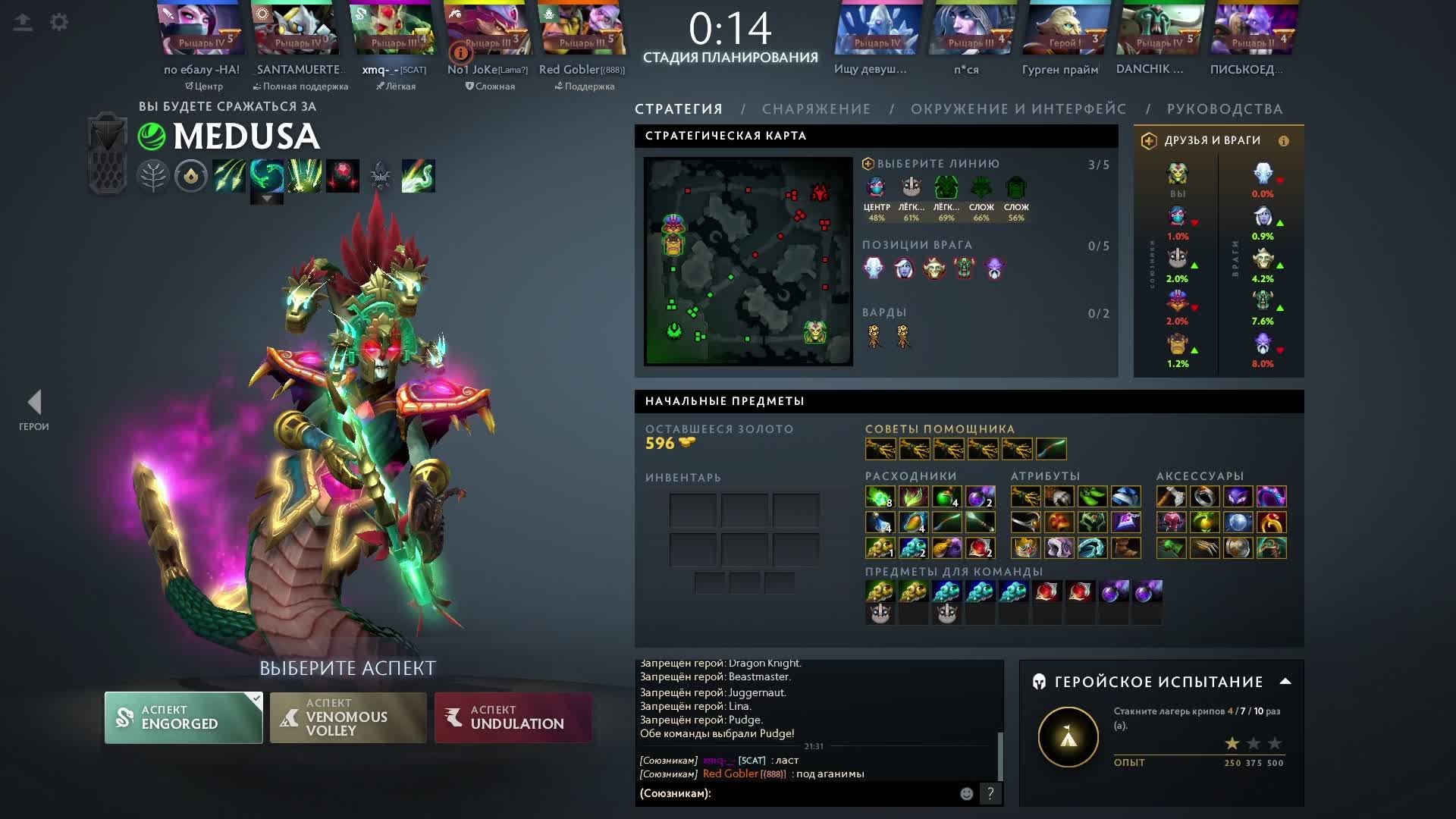Image resolution: width=1456 pixels, height=819 pixels.
Task: Go back to the Герои hero list
Action: click(34, 409)
